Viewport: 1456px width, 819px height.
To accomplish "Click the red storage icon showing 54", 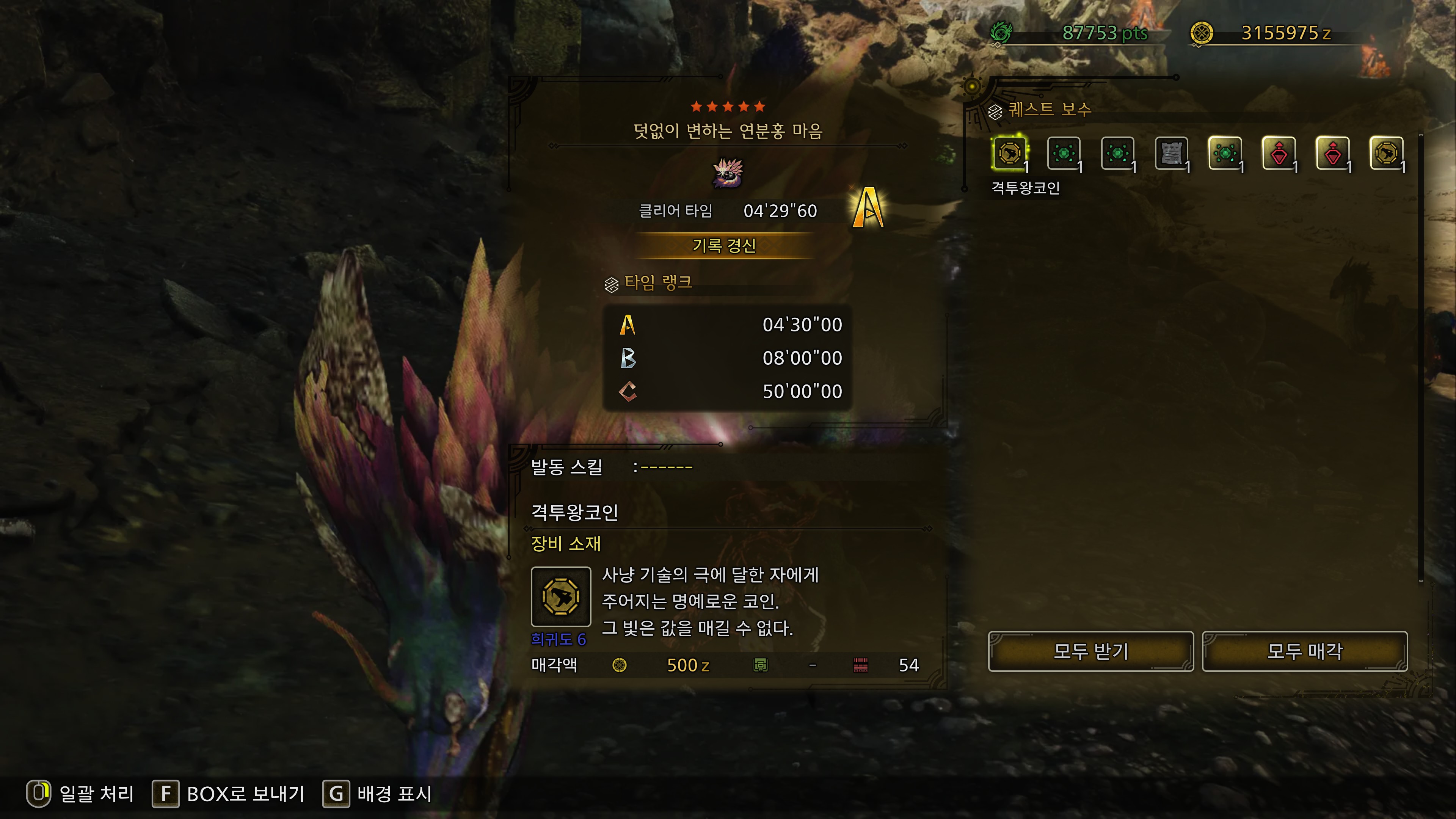I will [860, 665].
